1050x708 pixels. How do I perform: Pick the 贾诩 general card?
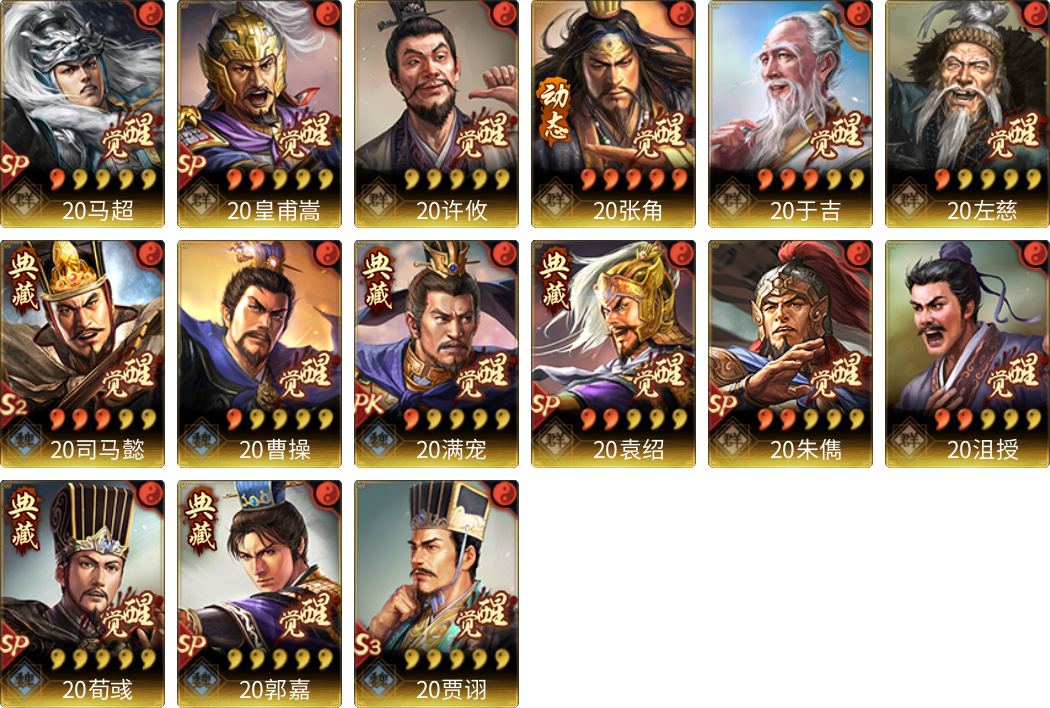click(x=436, y=593)
